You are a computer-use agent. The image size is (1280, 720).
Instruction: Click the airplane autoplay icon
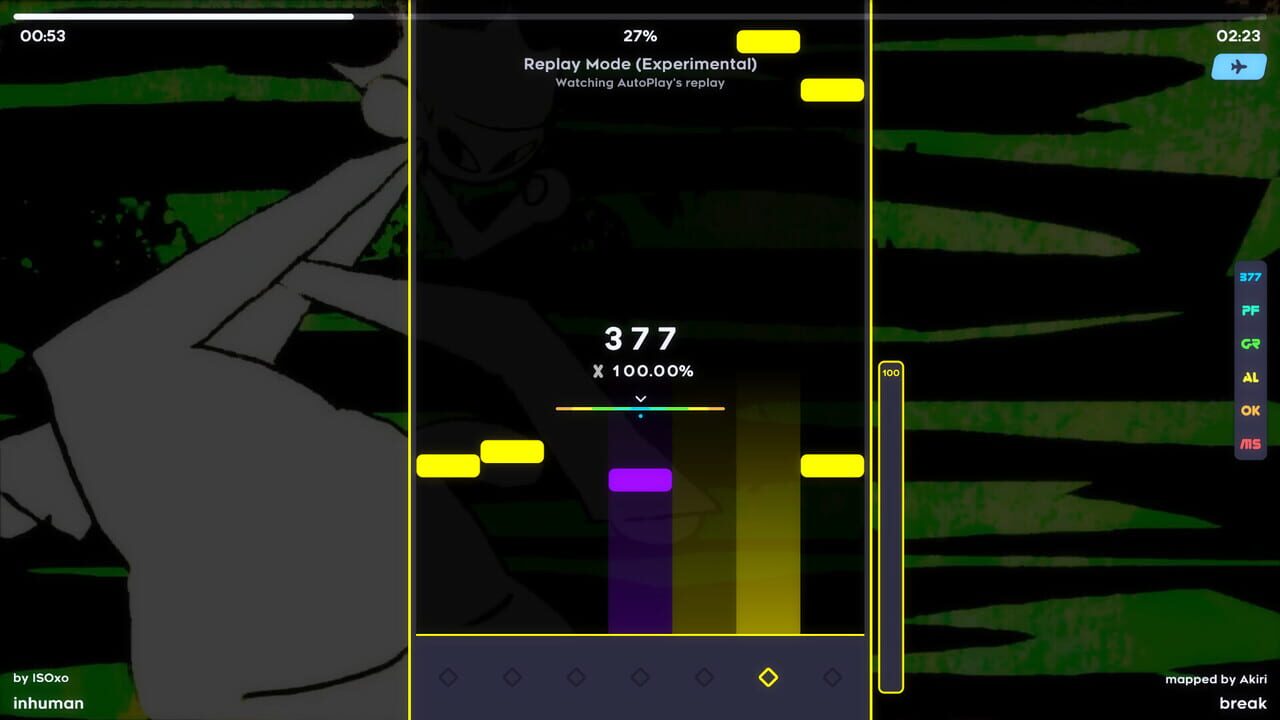click(x=1238, y=66)
